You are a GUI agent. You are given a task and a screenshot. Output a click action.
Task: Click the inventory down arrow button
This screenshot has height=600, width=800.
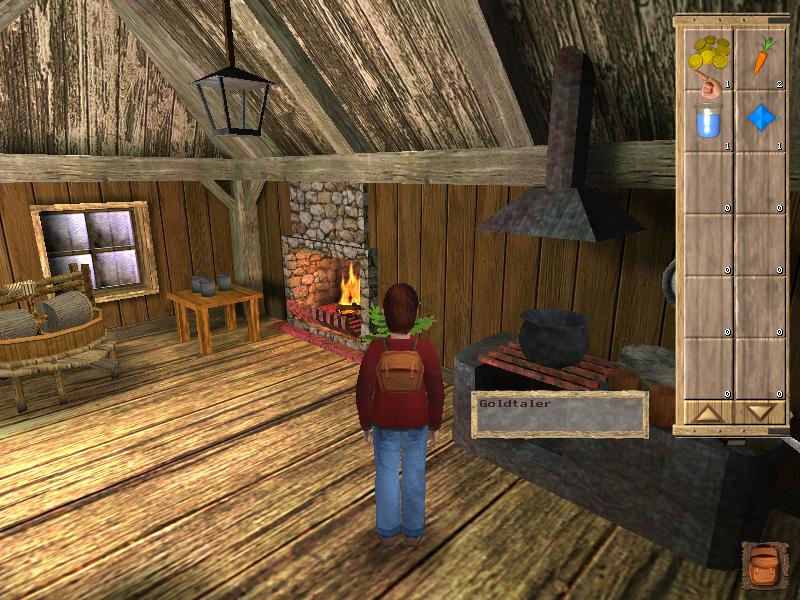pyautogui.click(x=761, y=413)
